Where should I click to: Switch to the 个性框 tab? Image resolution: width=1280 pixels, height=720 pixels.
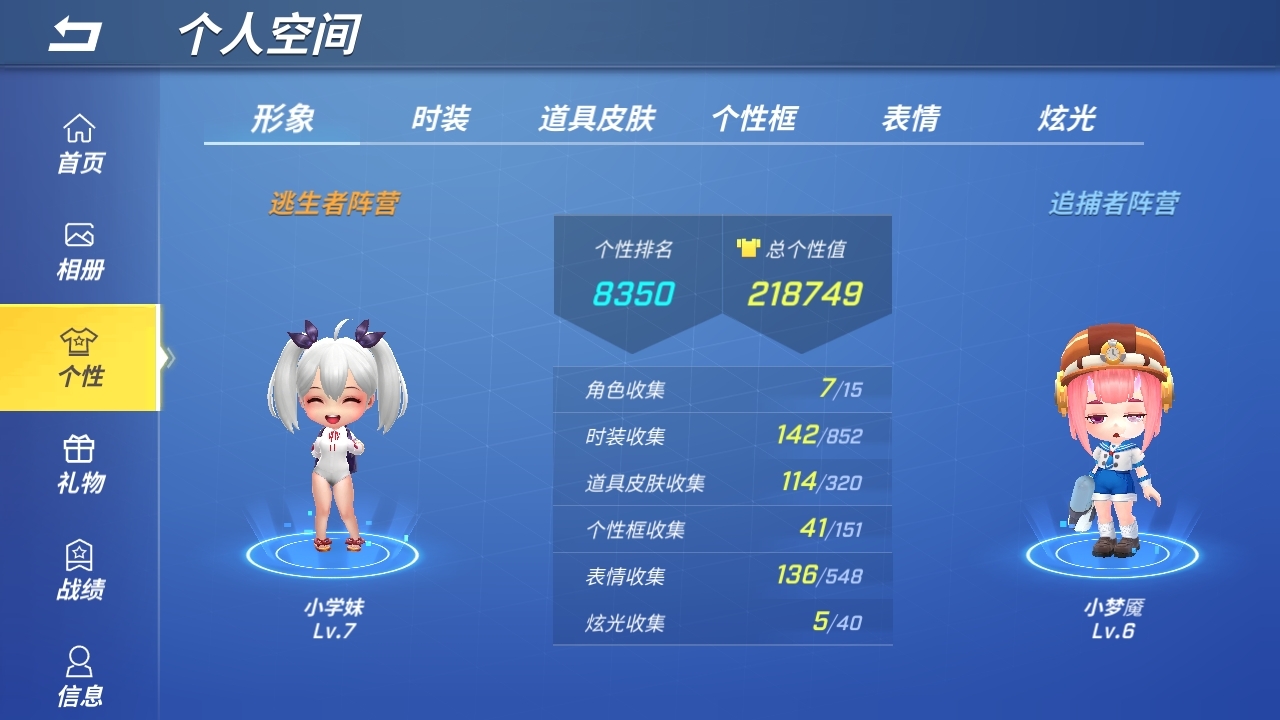tap(757, 117)
